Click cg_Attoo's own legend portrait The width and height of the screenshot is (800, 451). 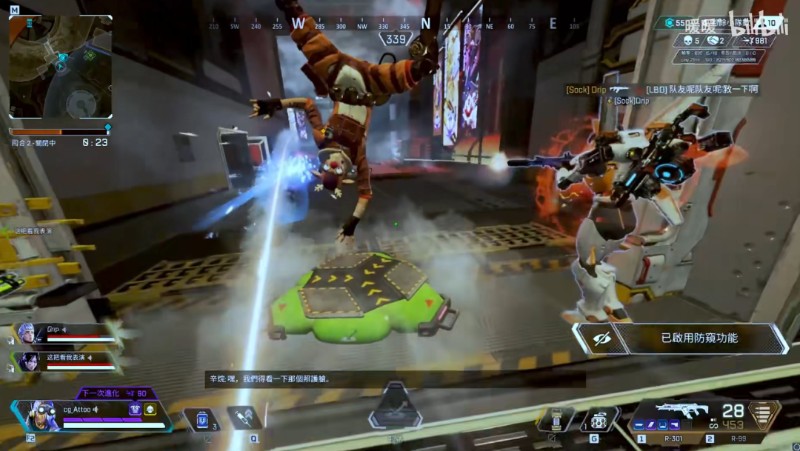pyautogui.click(x=43, y=415)
